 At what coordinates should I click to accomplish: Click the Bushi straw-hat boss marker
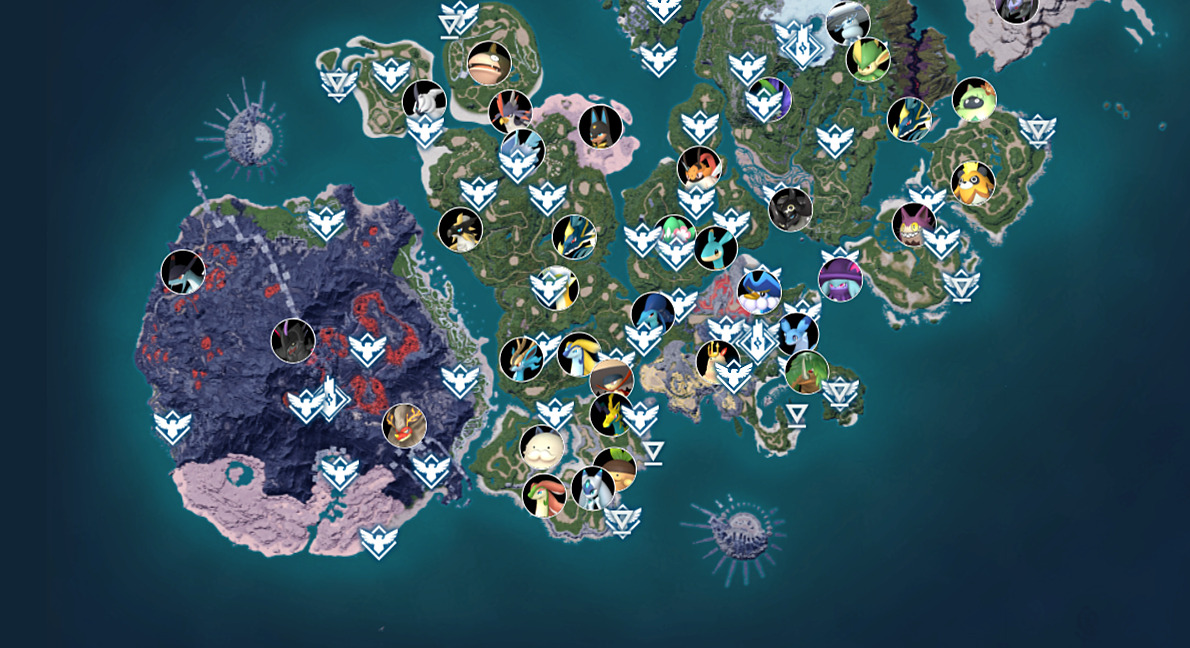tap(611, 380)
